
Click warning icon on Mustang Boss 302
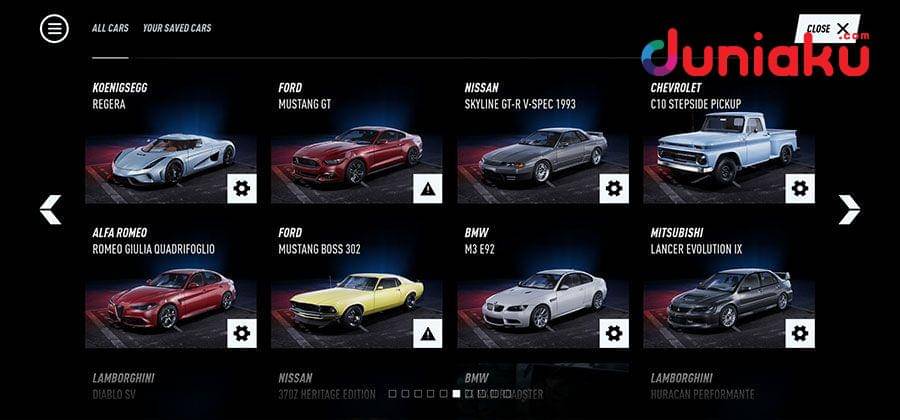tap(427, 333)
